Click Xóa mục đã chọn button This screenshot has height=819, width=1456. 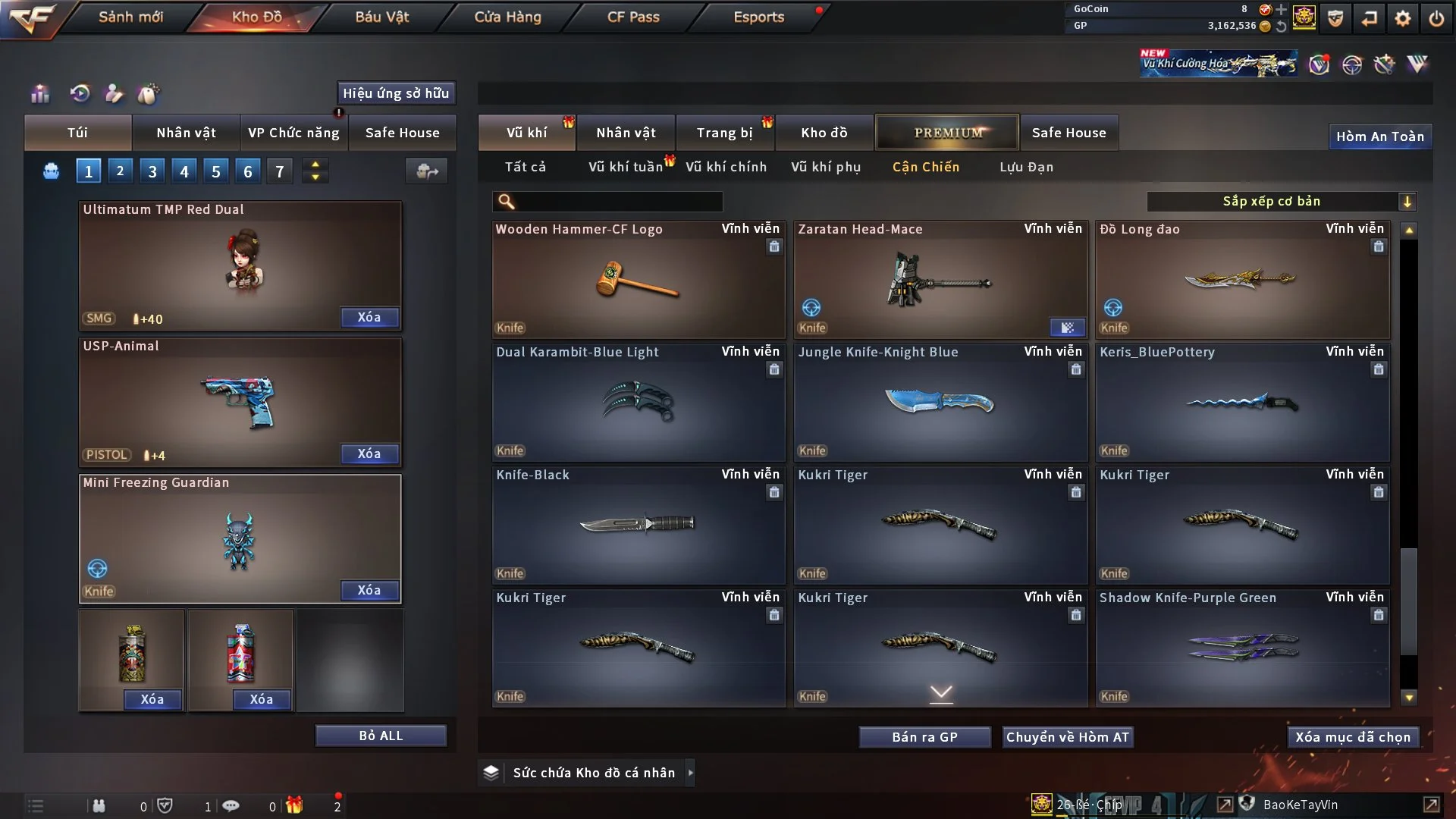(1352, 737)
